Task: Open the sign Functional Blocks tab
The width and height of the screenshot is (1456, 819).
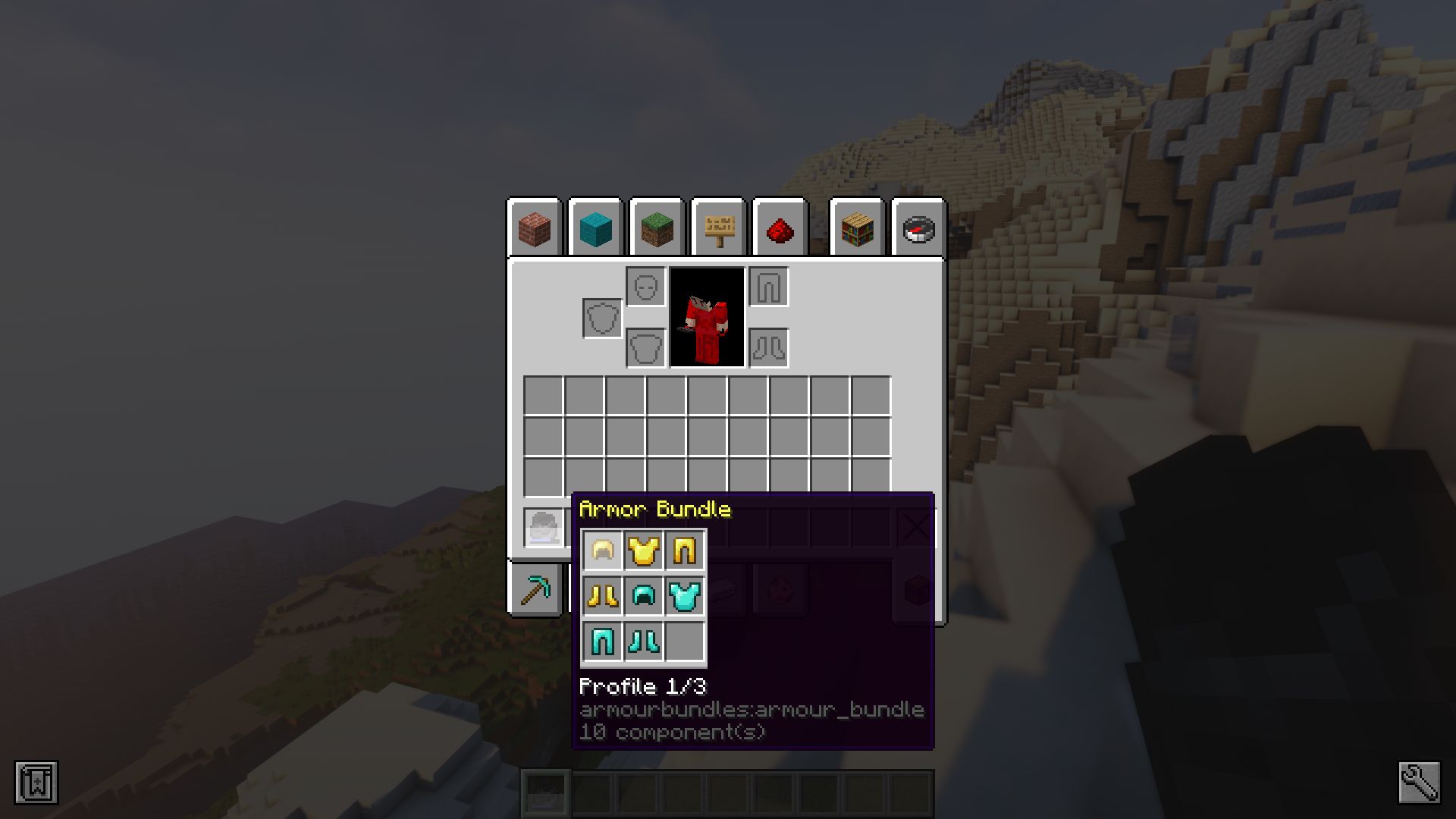Action: 719,229
